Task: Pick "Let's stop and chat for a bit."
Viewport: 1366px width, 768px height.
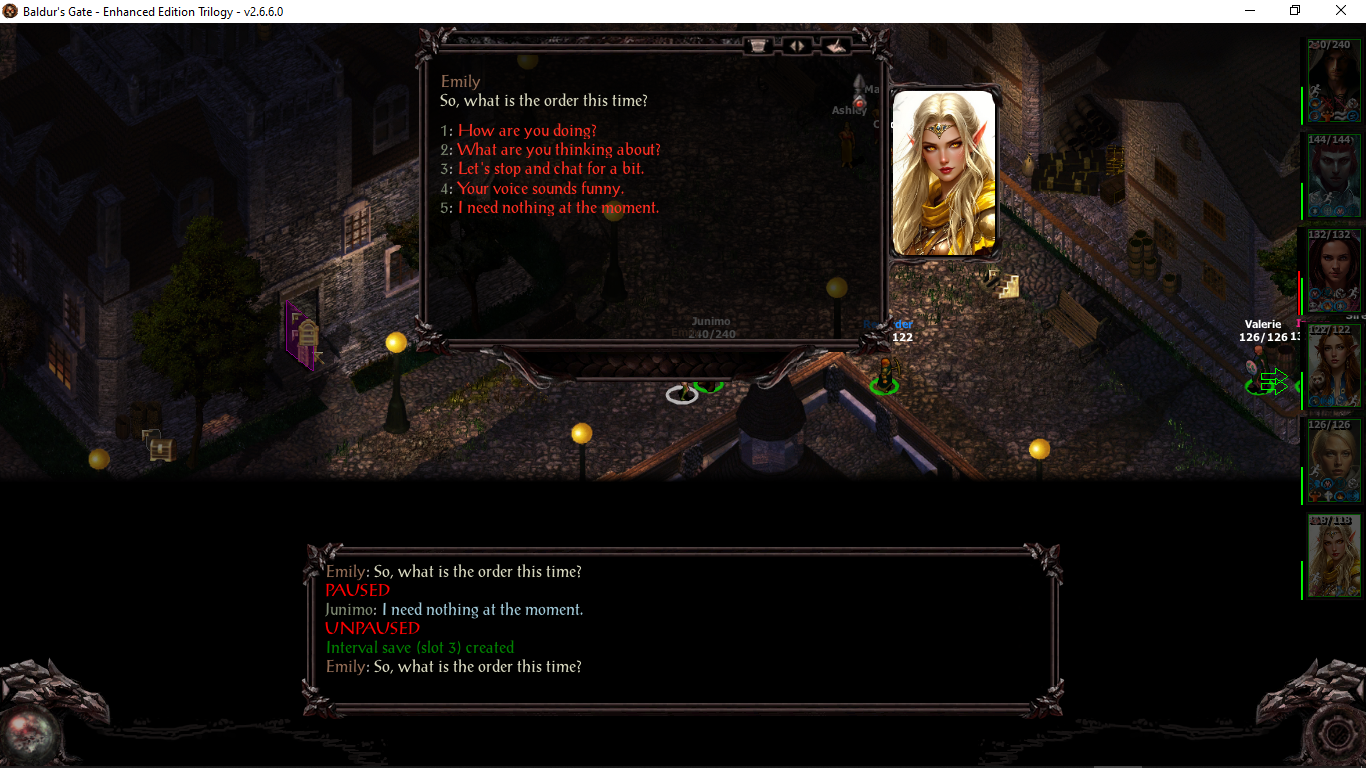Action: point(550,169)
